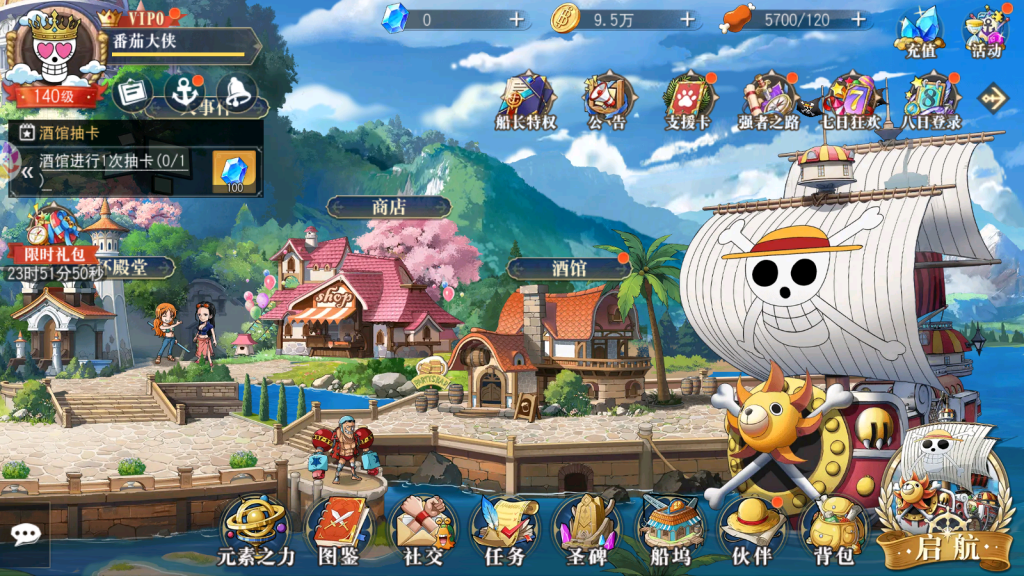Open the chat speech bubble
The width and height of the screenshot is (1024, 576).
(x=25, y=534)
